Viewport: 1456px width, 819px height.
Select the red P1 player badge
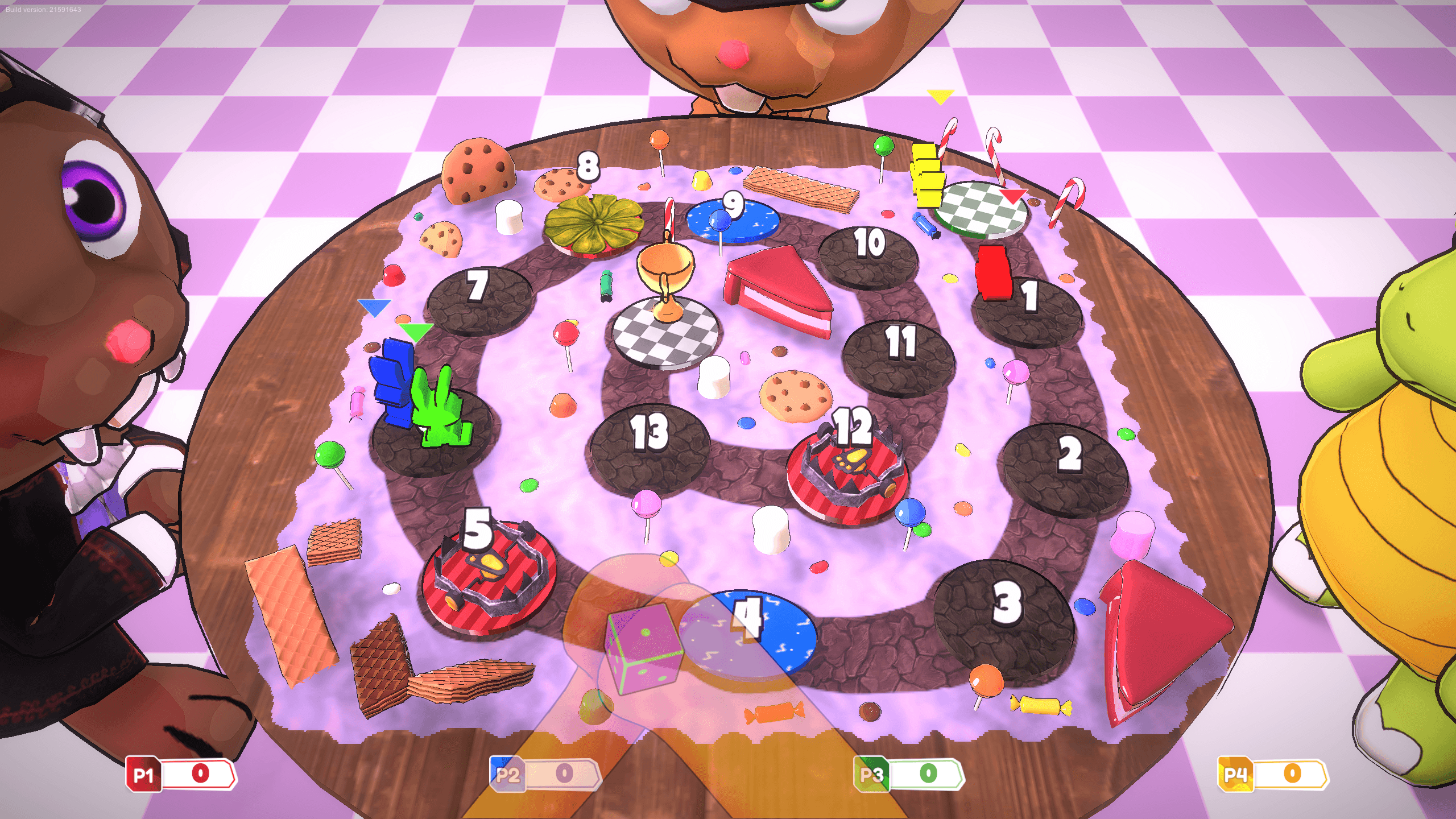point(143,775)
